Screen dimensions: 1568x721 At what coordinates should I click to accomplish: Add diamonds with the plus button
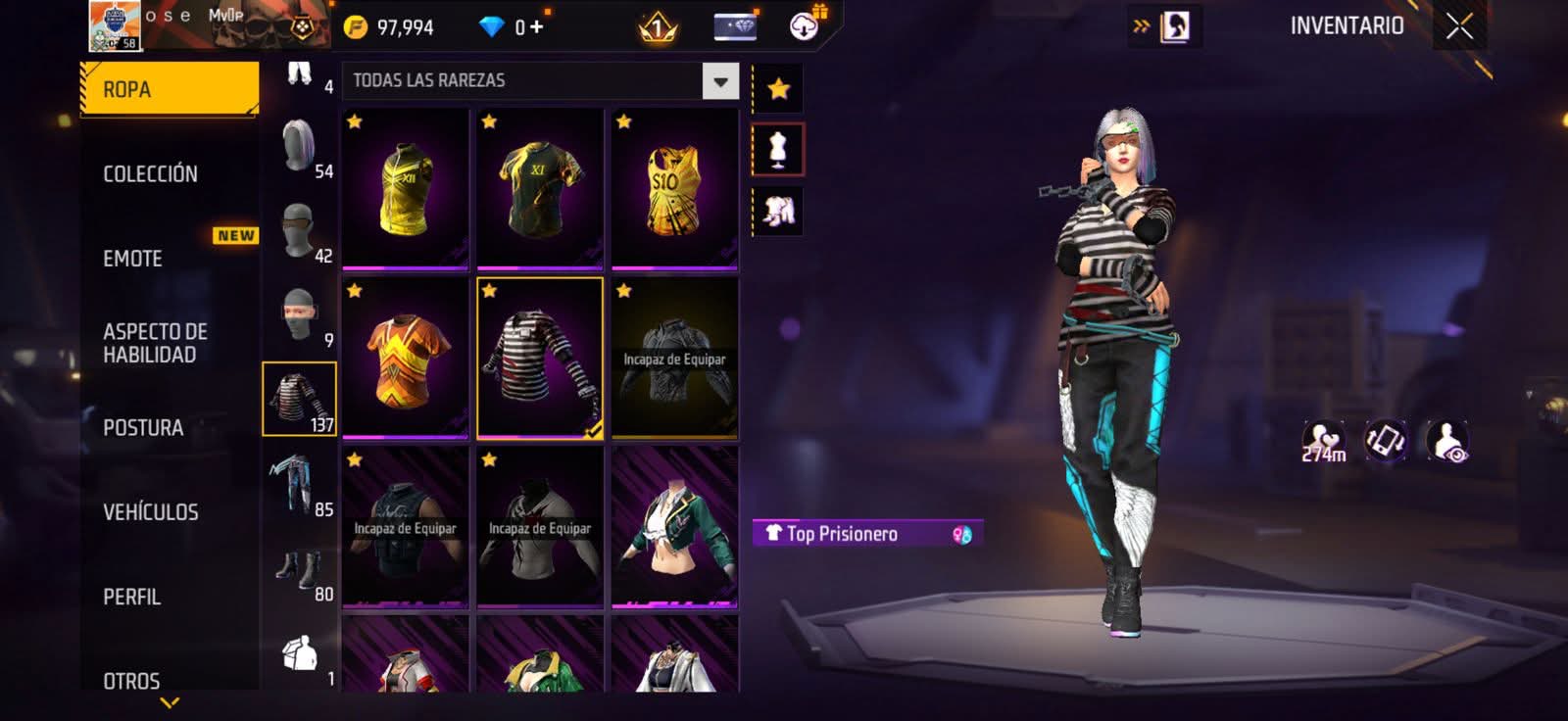pyautogui.click(x=536, y=26)
